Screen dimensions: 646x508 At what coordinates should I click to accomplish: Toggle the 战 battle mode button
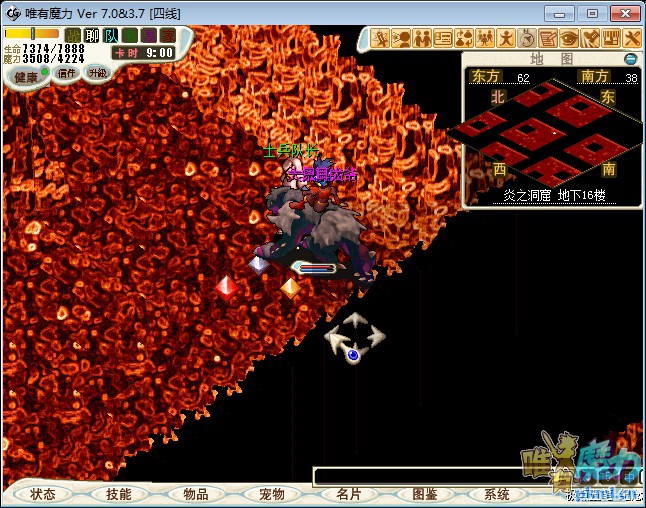[x=72, y=36]
